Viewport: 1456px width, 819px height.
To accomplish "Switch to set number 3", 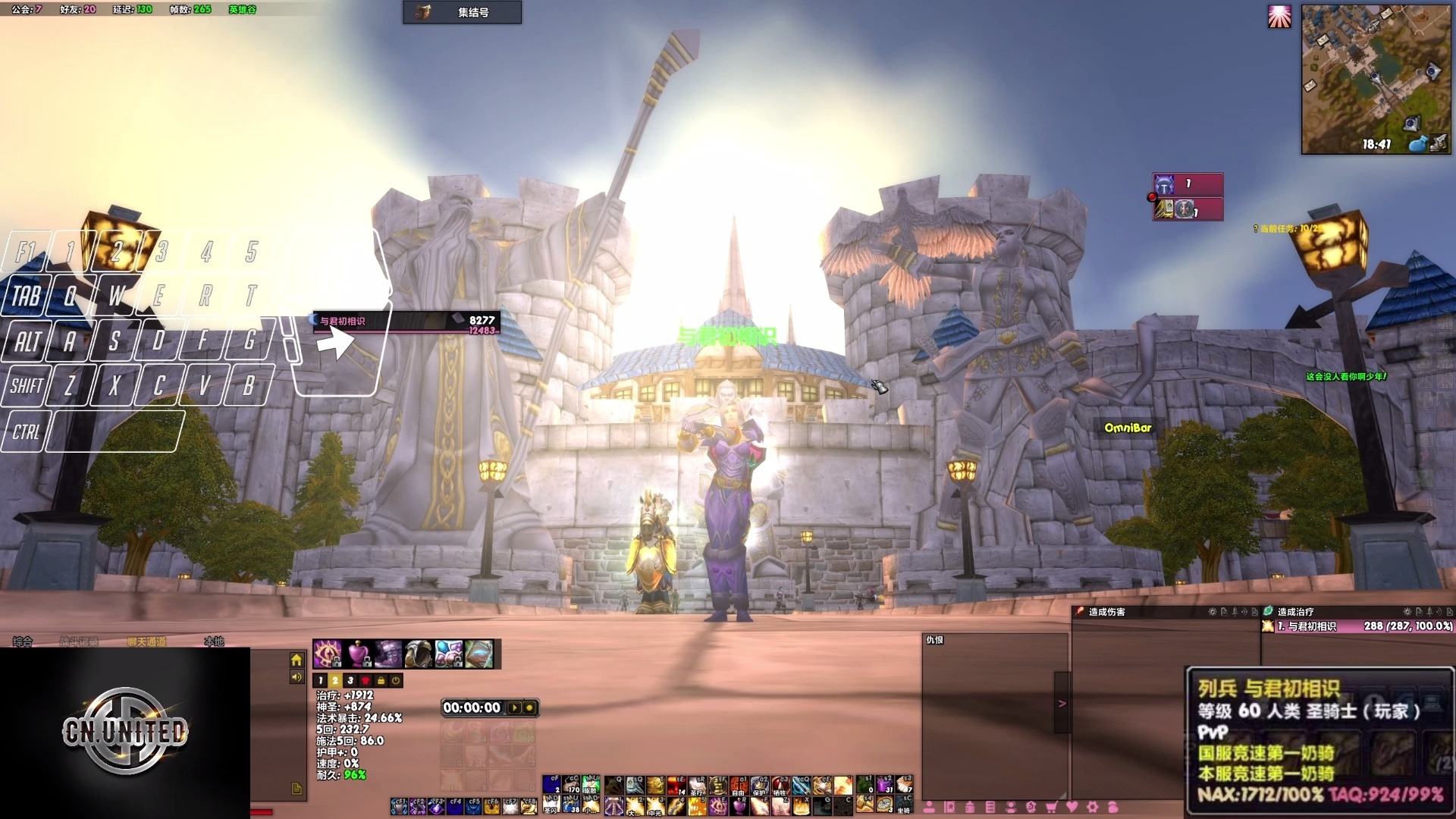I will (350, 681).
